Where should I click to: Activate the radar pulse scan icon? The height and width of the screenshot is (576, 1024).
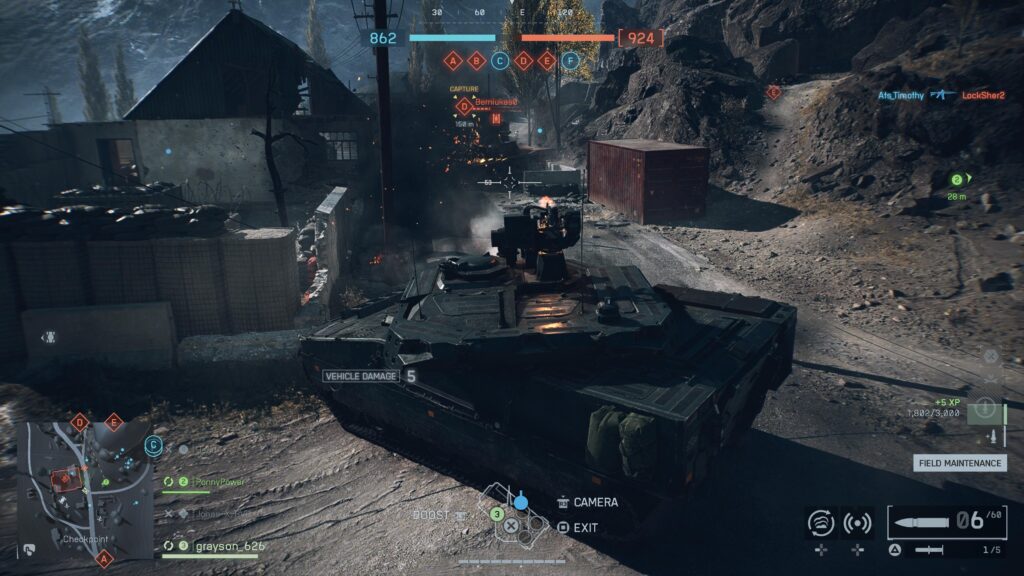click(857, 523)
